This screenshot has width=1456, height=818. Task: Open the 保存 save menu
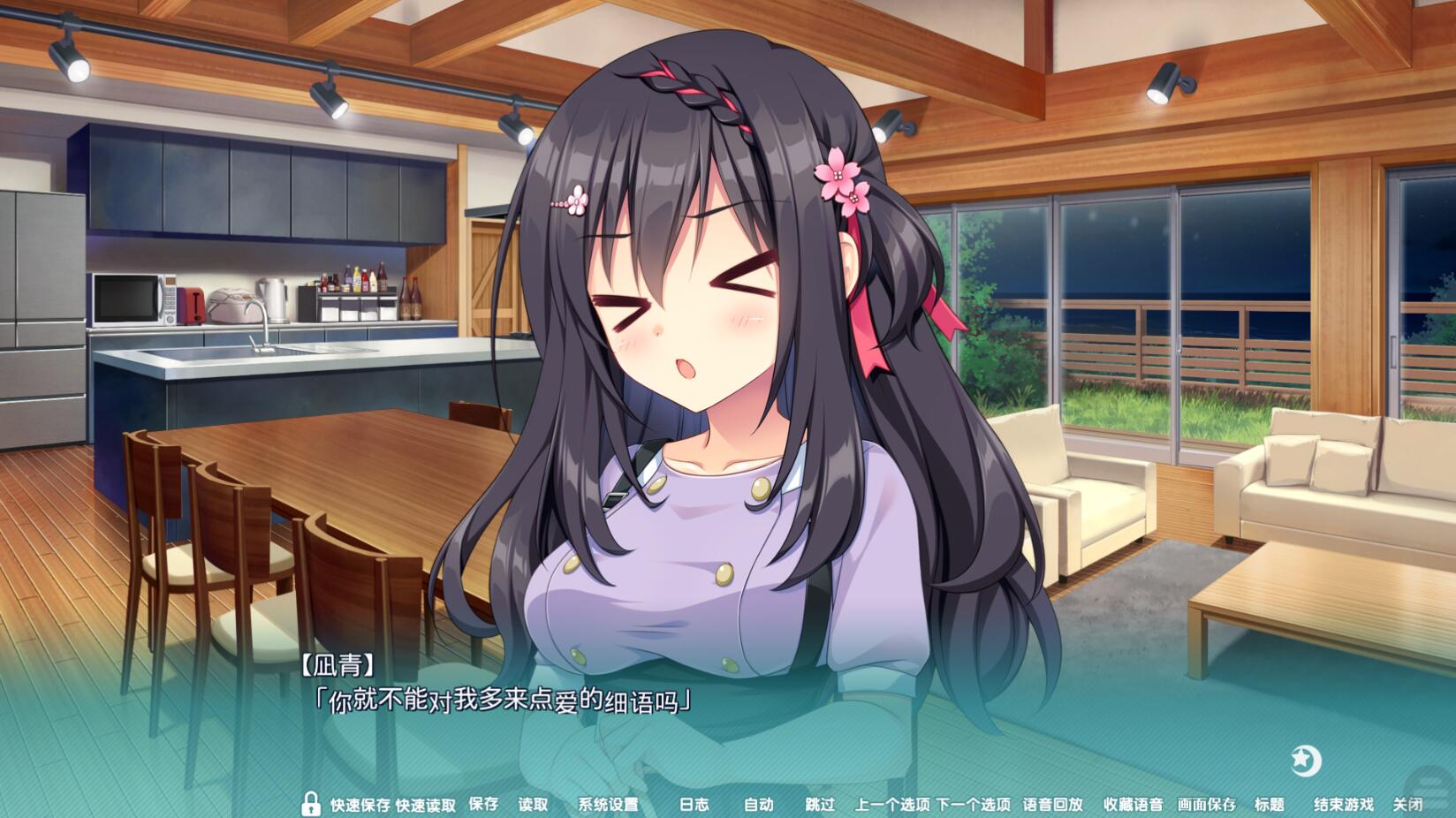click(483, 804)
